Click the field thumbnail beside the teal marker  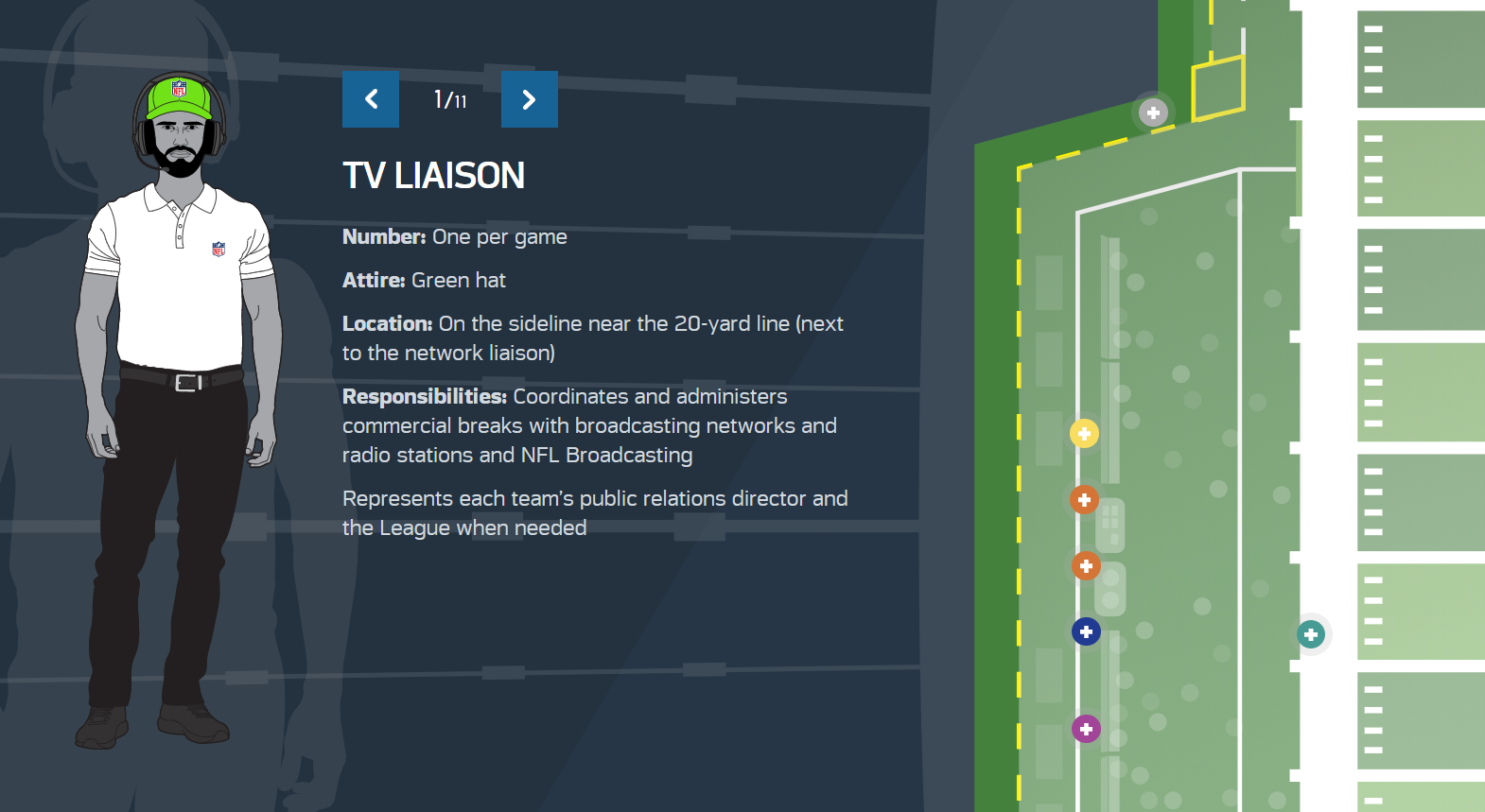coord(1419,613)
